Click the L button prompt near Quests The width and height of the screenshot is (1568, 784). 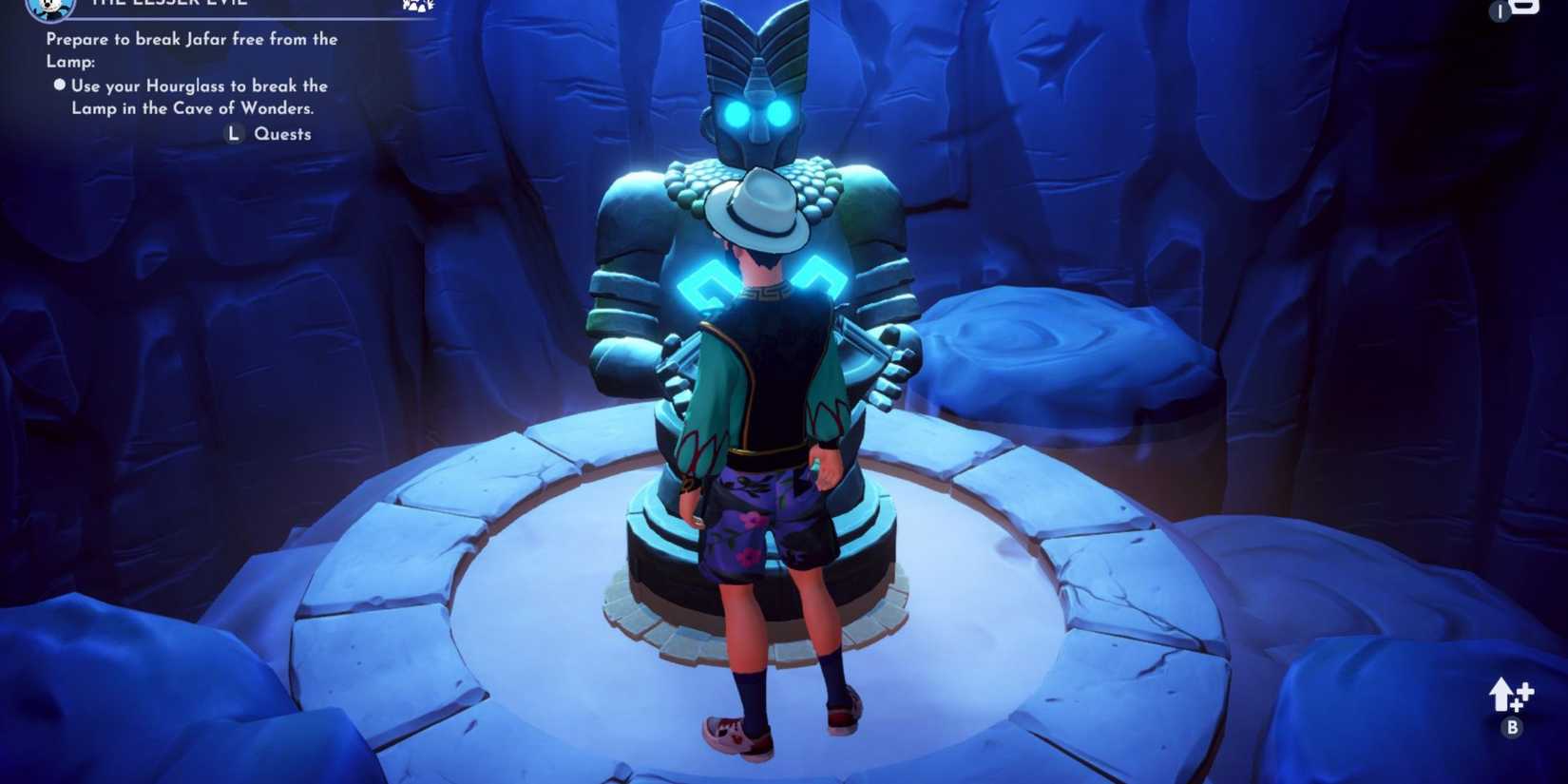pos(232,134)
